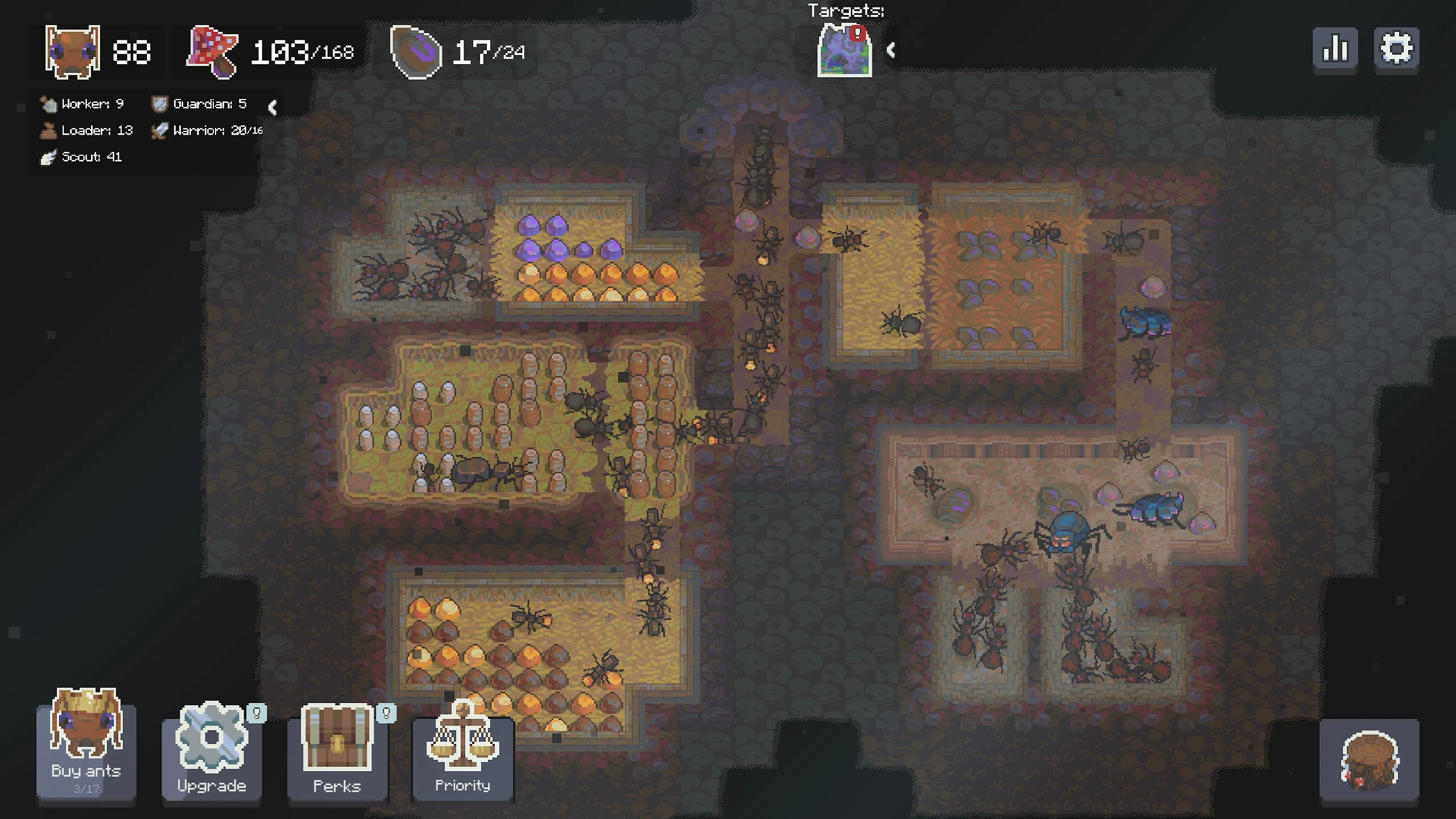Collapse the ant roles panel chevron

(x=272, y=108)
